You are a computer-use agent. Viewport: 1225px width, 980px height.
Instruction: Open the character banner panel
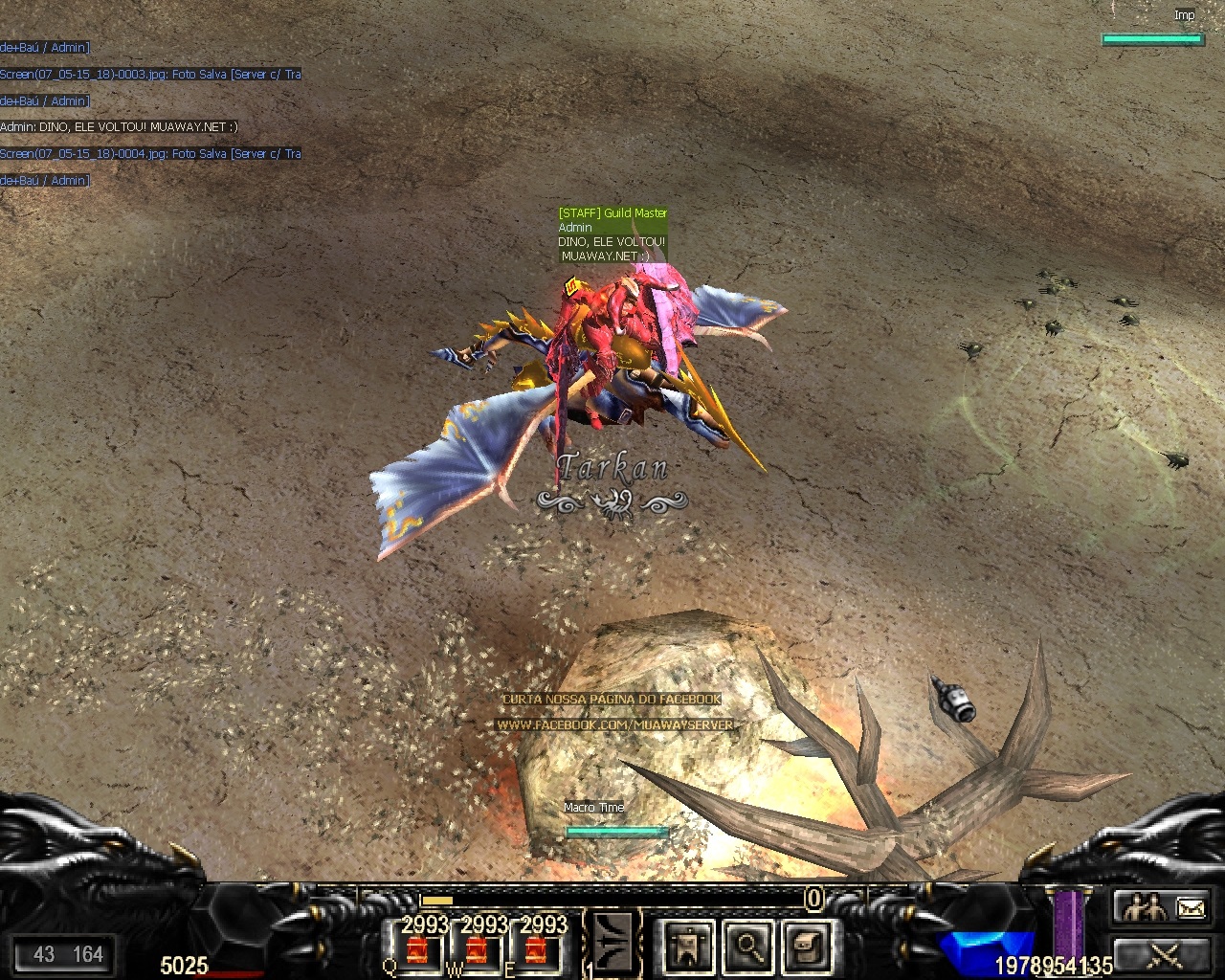click(687, 947)
